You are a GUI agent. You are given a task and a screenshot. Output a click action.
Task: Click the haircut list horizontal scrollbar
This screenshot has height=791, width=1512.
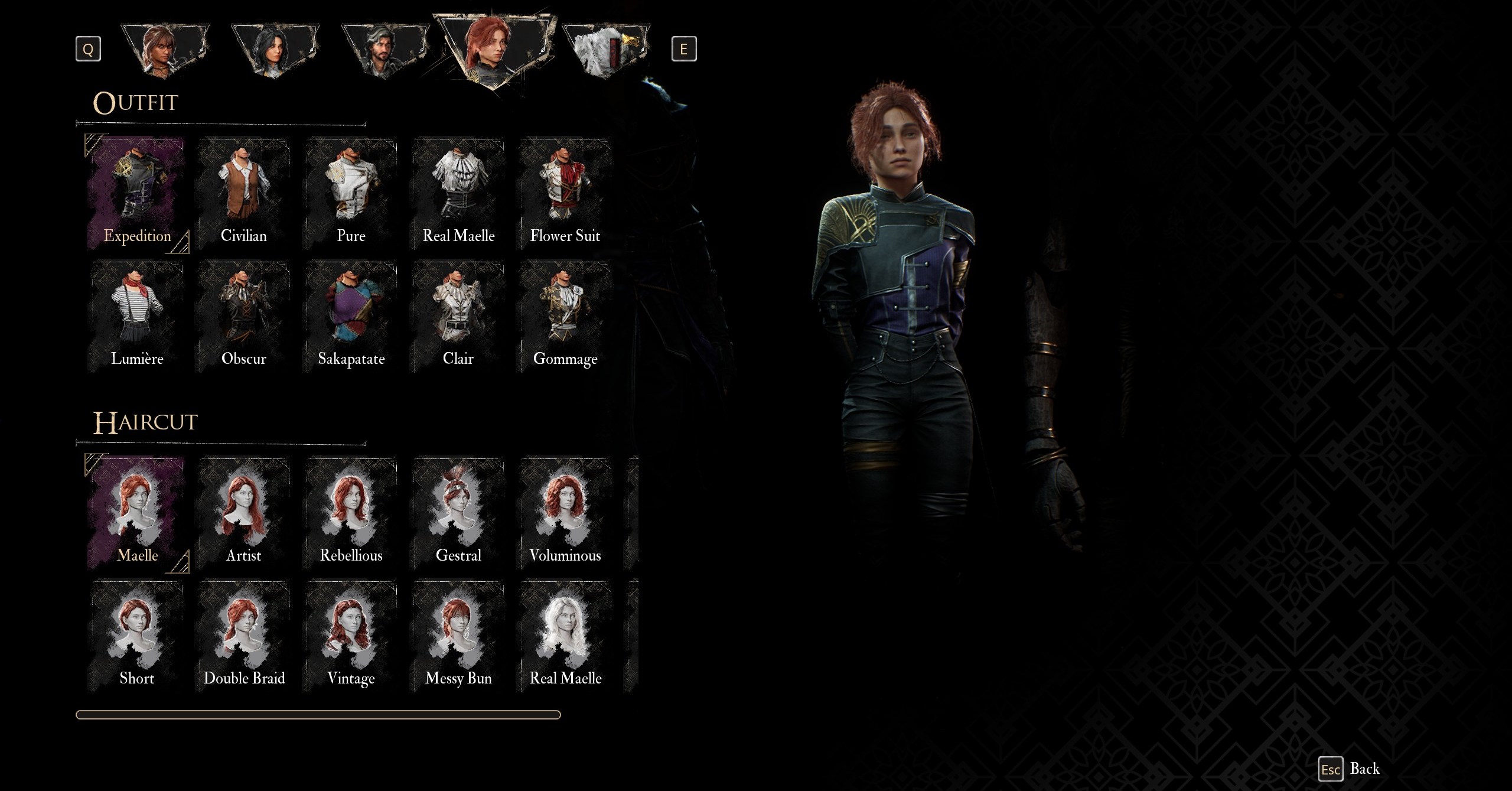click(318, 715)
